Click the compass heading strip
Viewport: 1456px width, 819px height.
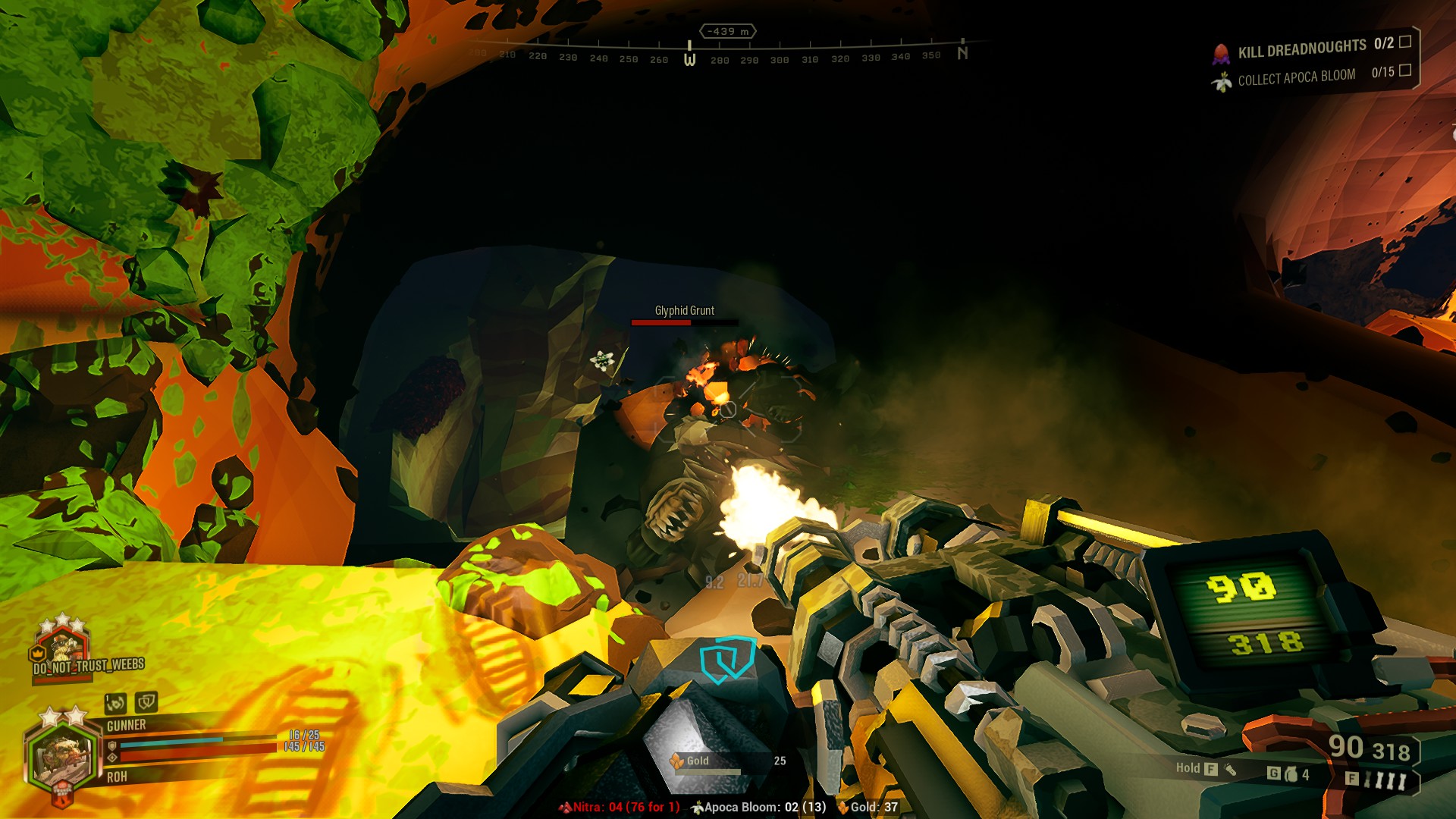(x=720, y=56)
